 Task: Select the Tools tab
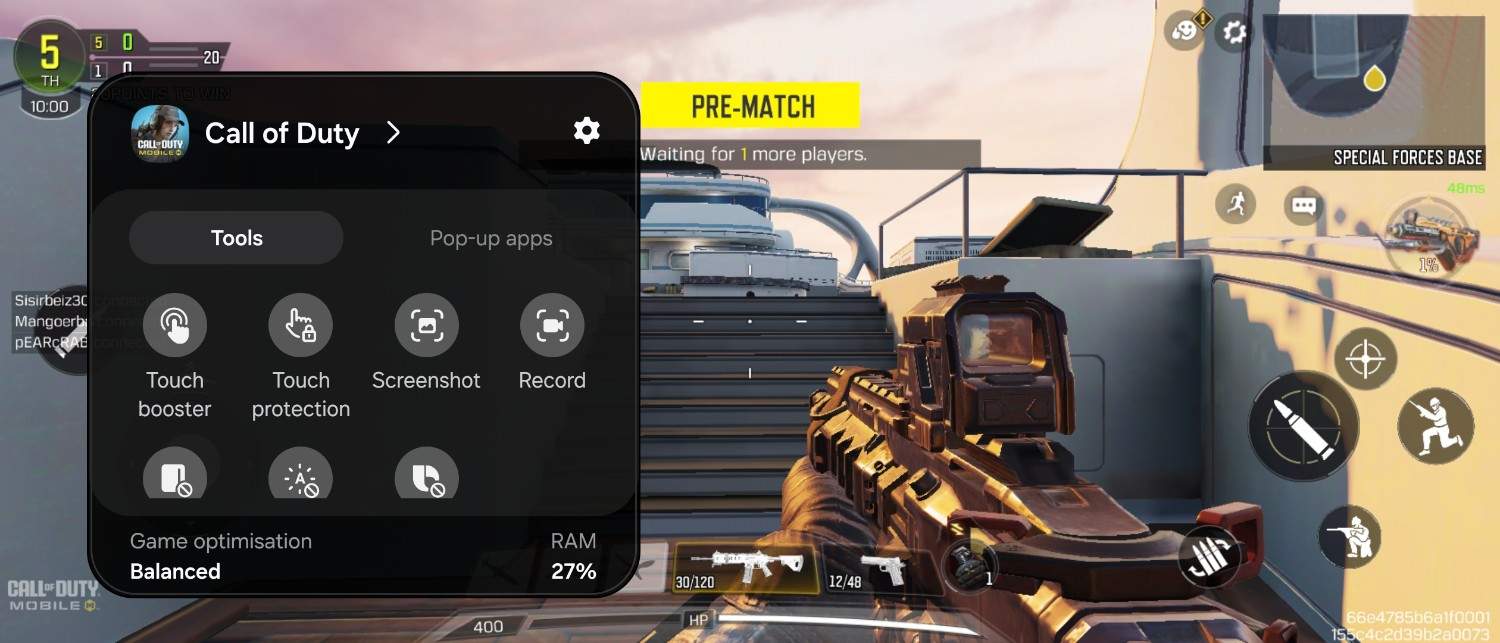tap(236, 238)
